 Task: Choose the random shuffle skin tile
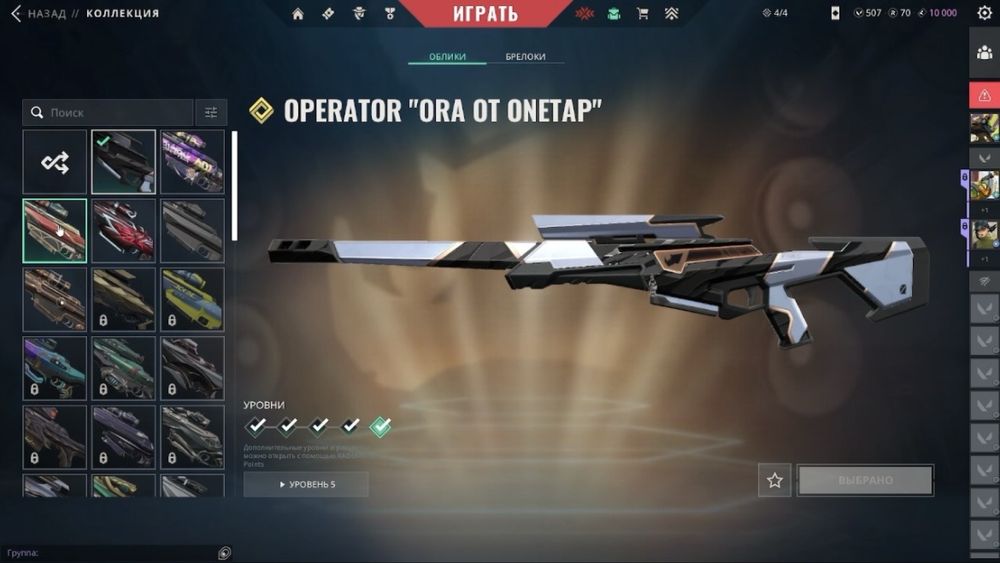54,162
